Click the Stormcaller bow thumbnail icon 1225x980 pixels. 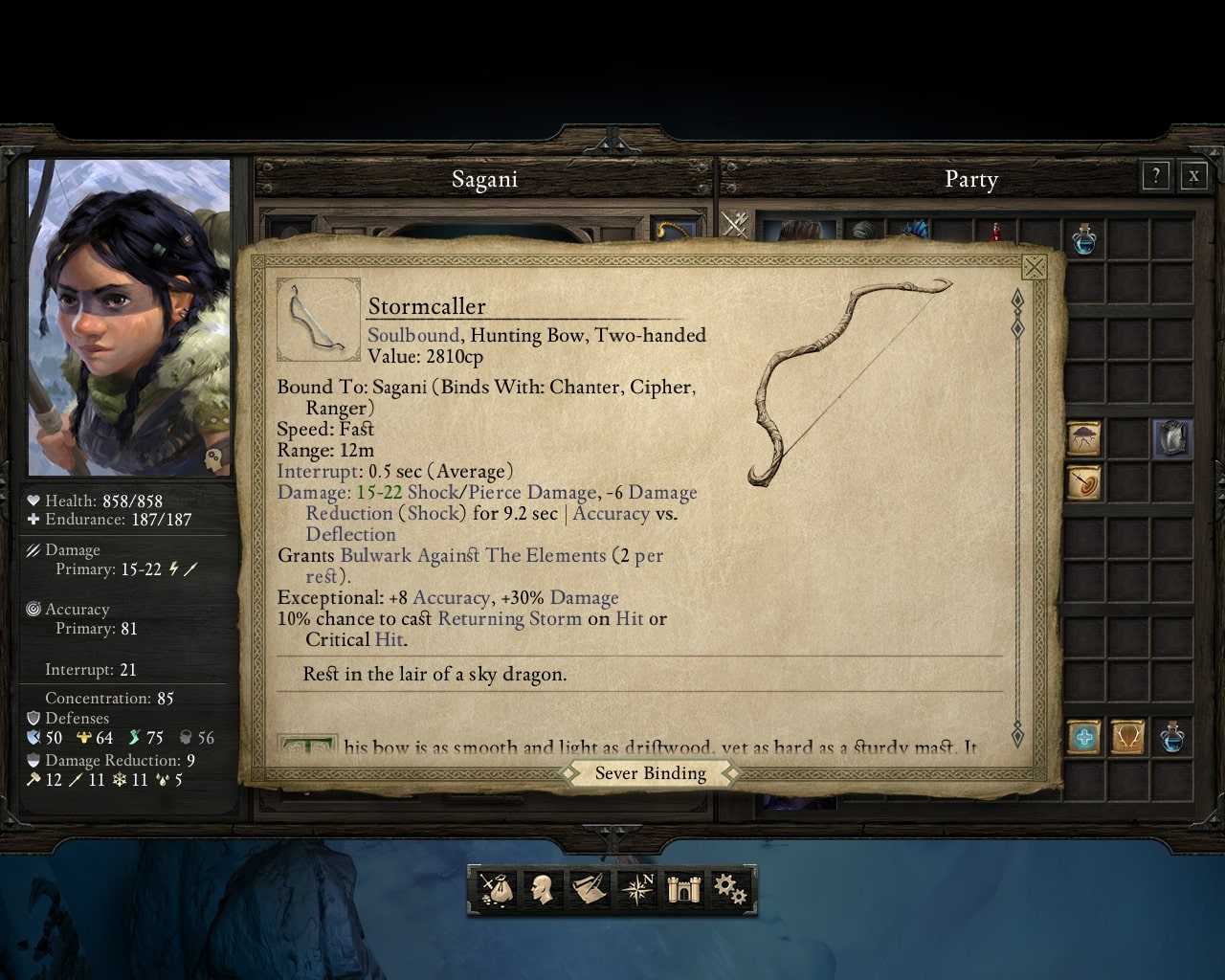coord(318,320)
